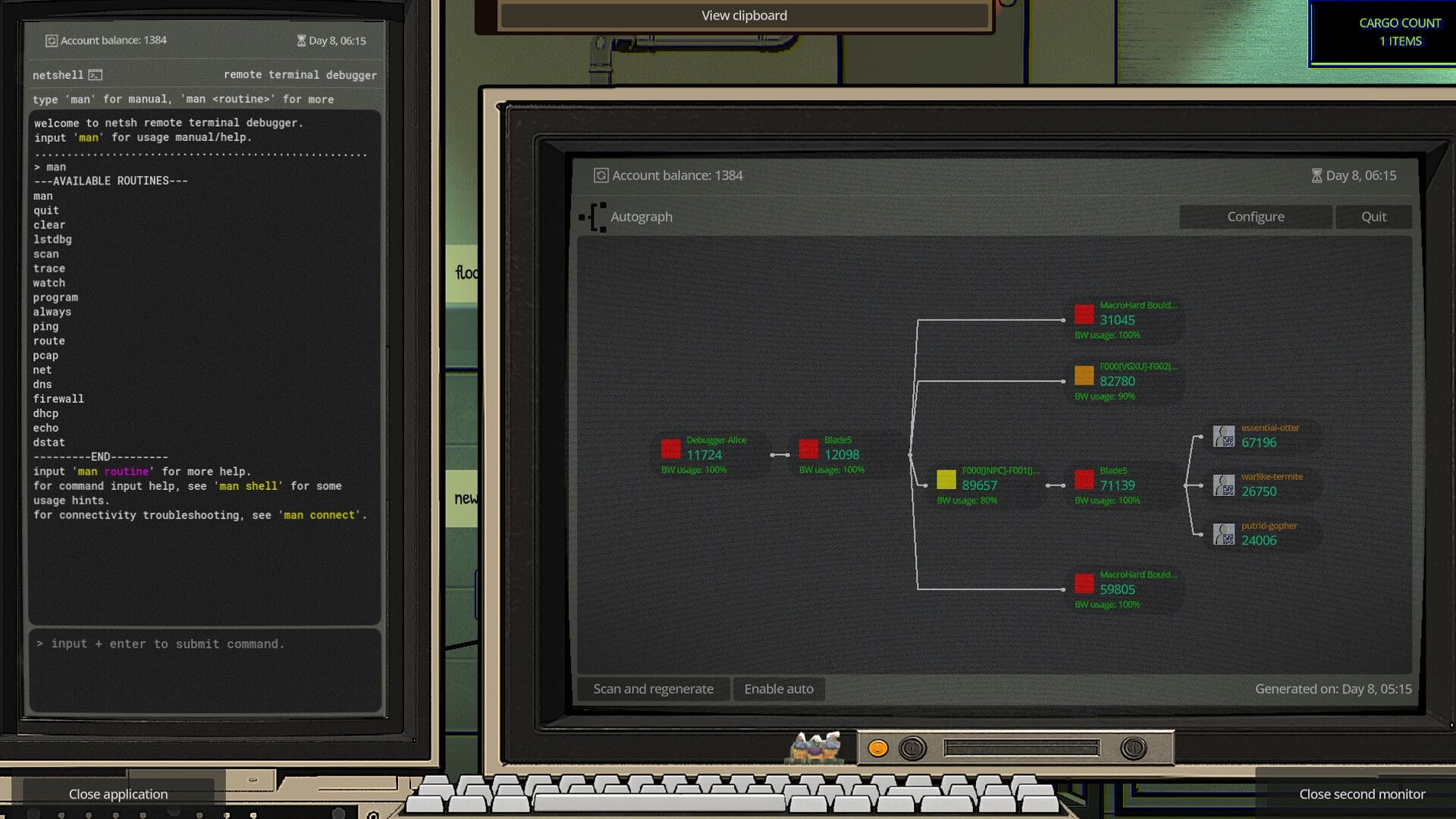This screenshot has width=1456, height=819.
Task: Click the Blade5 12098 node square icon
Action: point(808,449)
